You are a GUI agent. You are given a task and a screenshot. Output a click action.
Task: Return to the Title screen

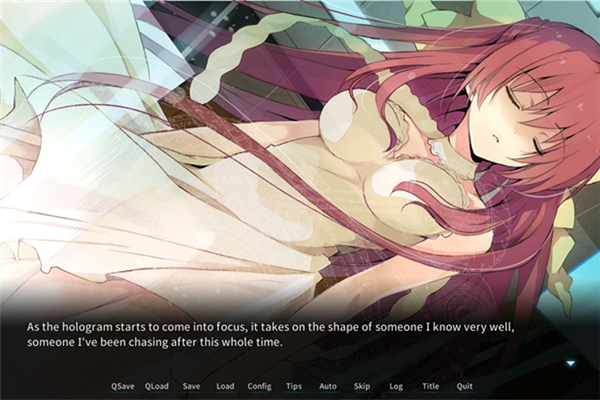coord(430,386)
